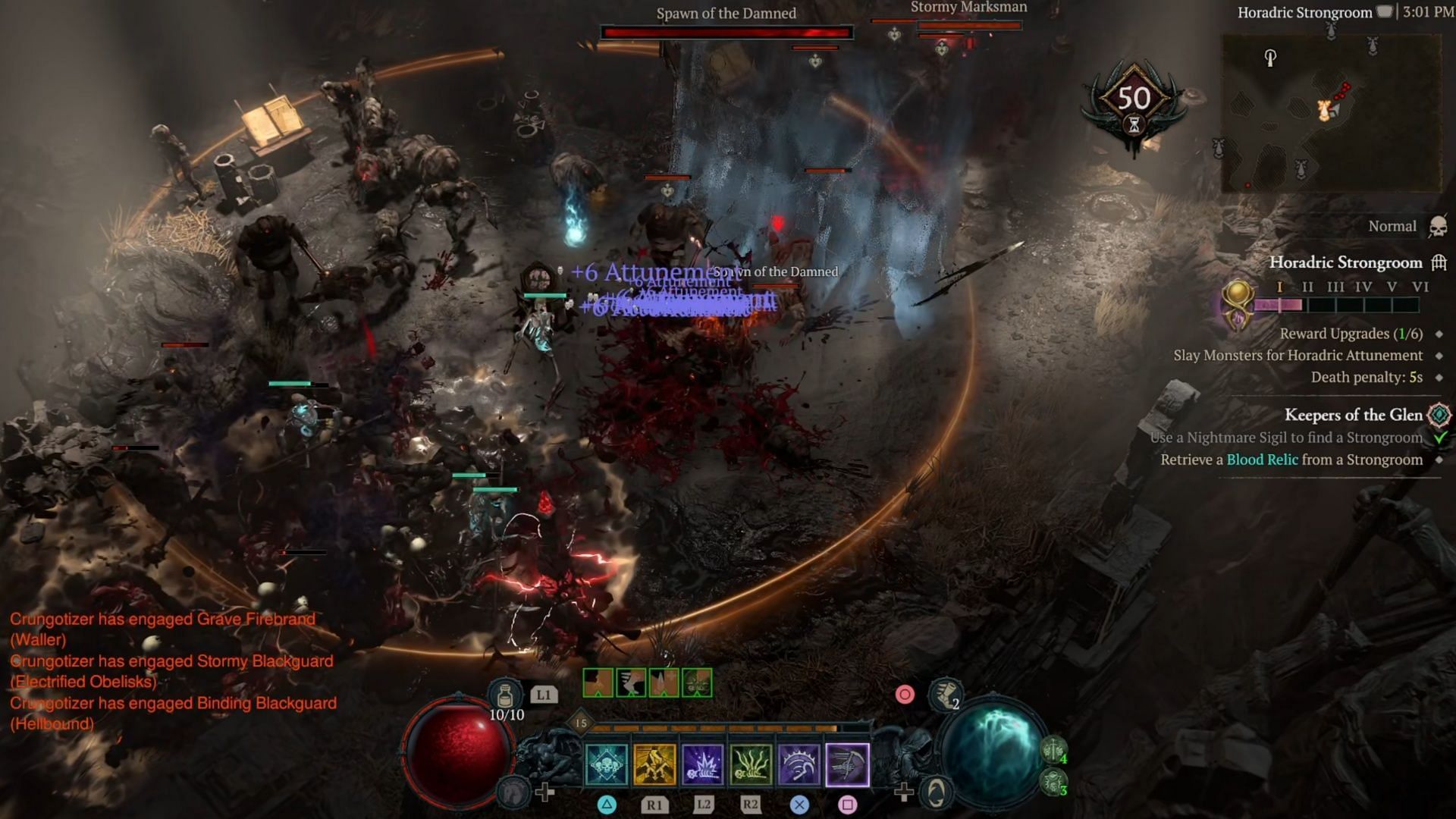Select the Horadric Strongroom objective title
1456x819 pixels.
[1345, 262]
